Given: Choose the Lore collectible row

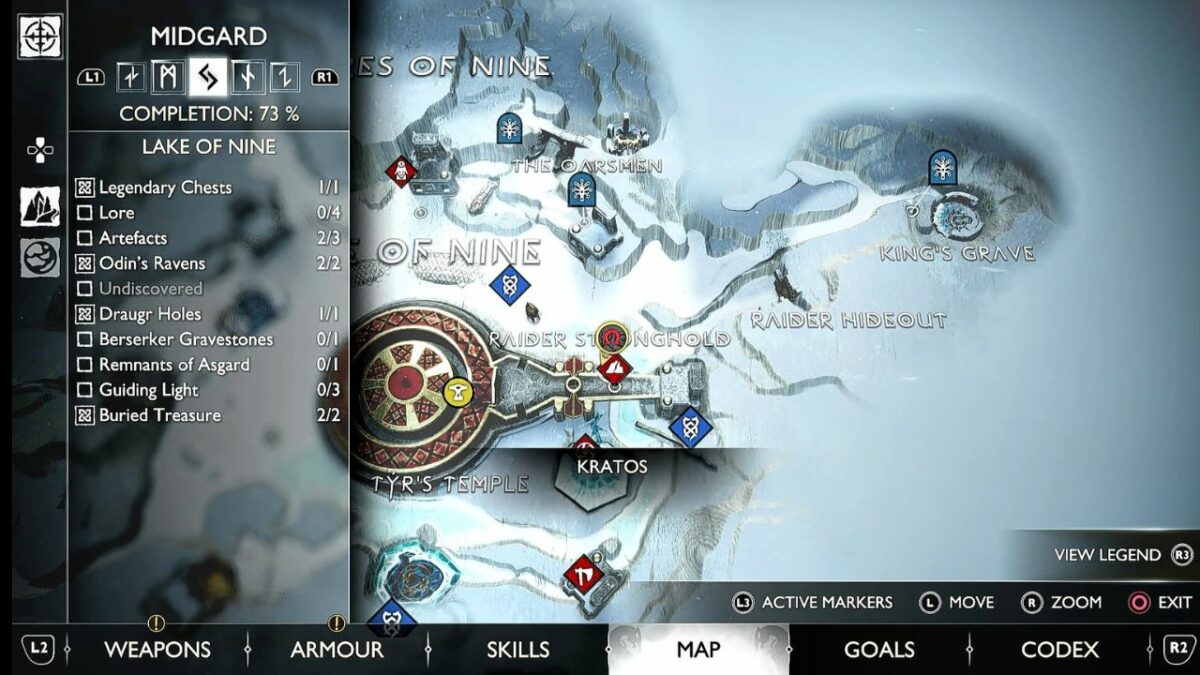Looking at the screenshot, I should click(116, 212).
